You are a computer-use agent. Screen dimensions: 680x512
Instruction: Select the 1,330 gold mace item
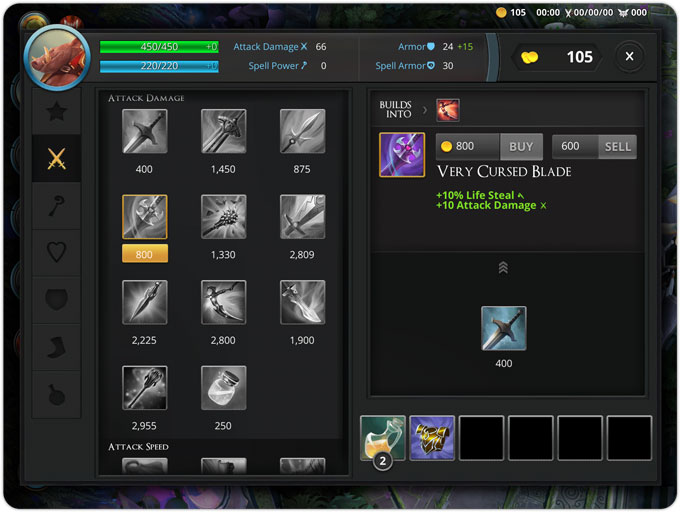[x=223, y=217]
